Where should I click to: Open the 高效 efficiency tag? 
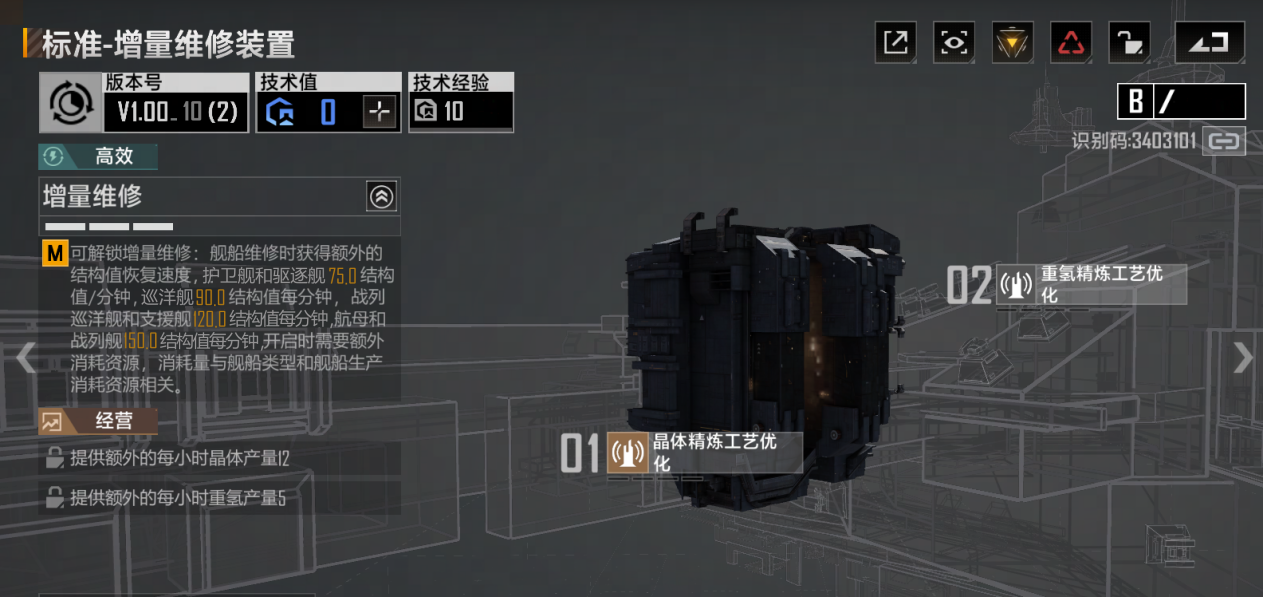[98, 157]
